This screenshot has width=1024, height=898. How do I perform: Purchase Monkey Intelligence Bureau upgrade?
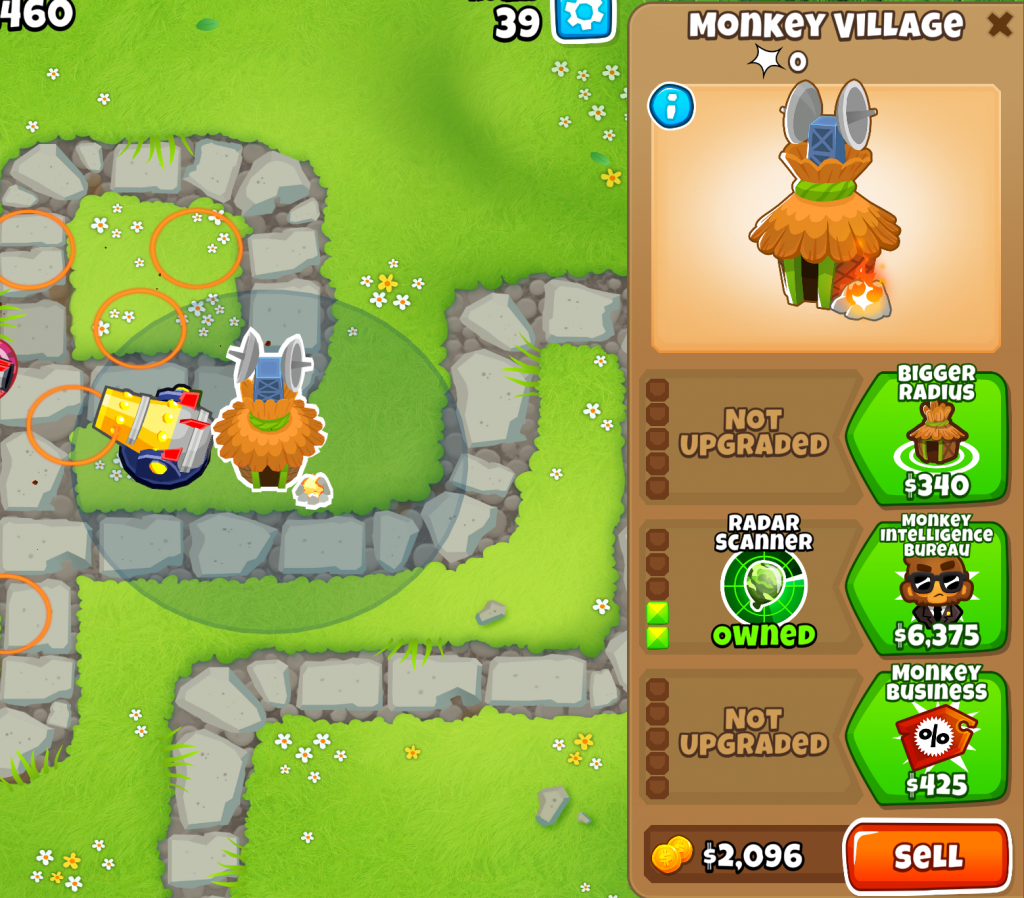point(927,586)
